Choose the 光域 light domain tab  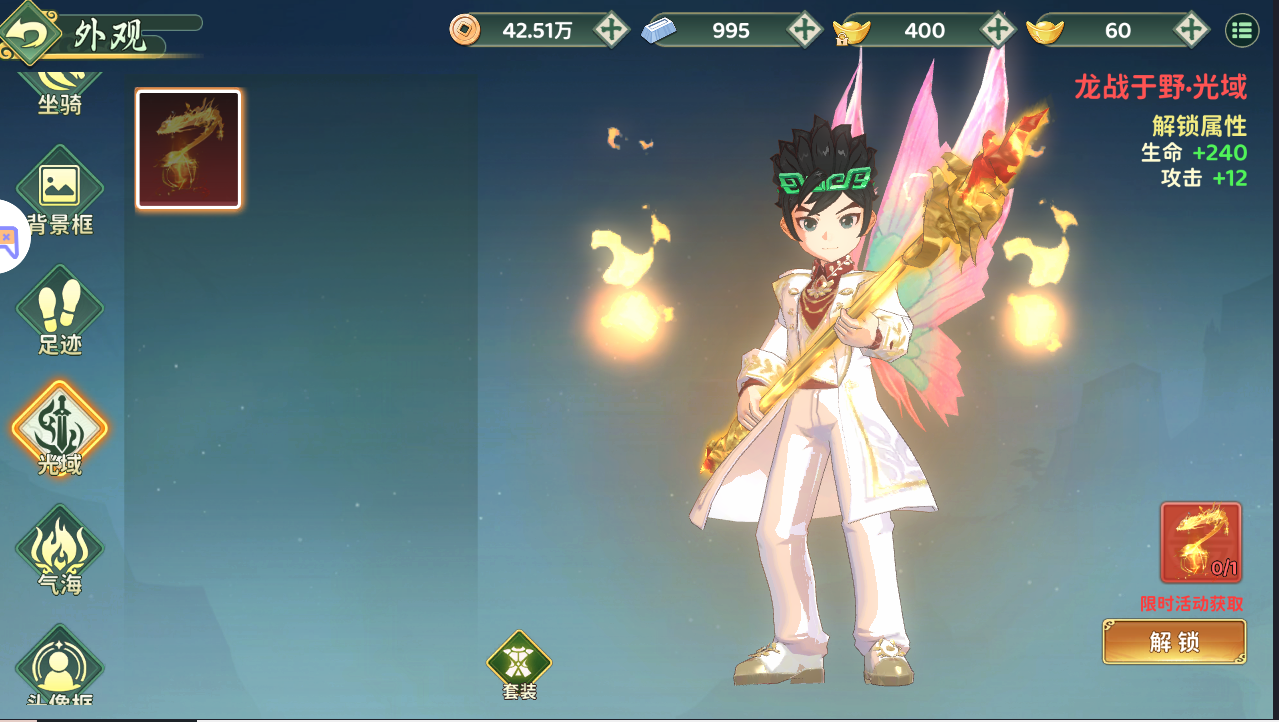(x=60, y=430)
